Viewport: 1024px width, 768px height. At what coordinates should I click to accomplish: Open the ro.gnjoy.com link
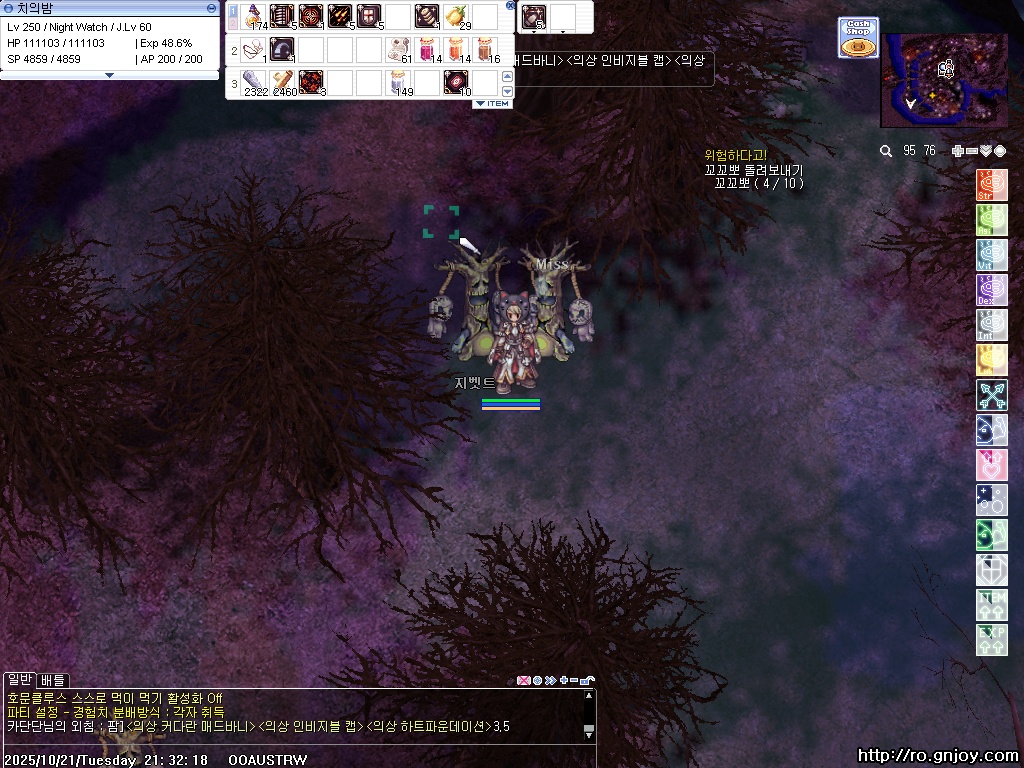[938, 756]
